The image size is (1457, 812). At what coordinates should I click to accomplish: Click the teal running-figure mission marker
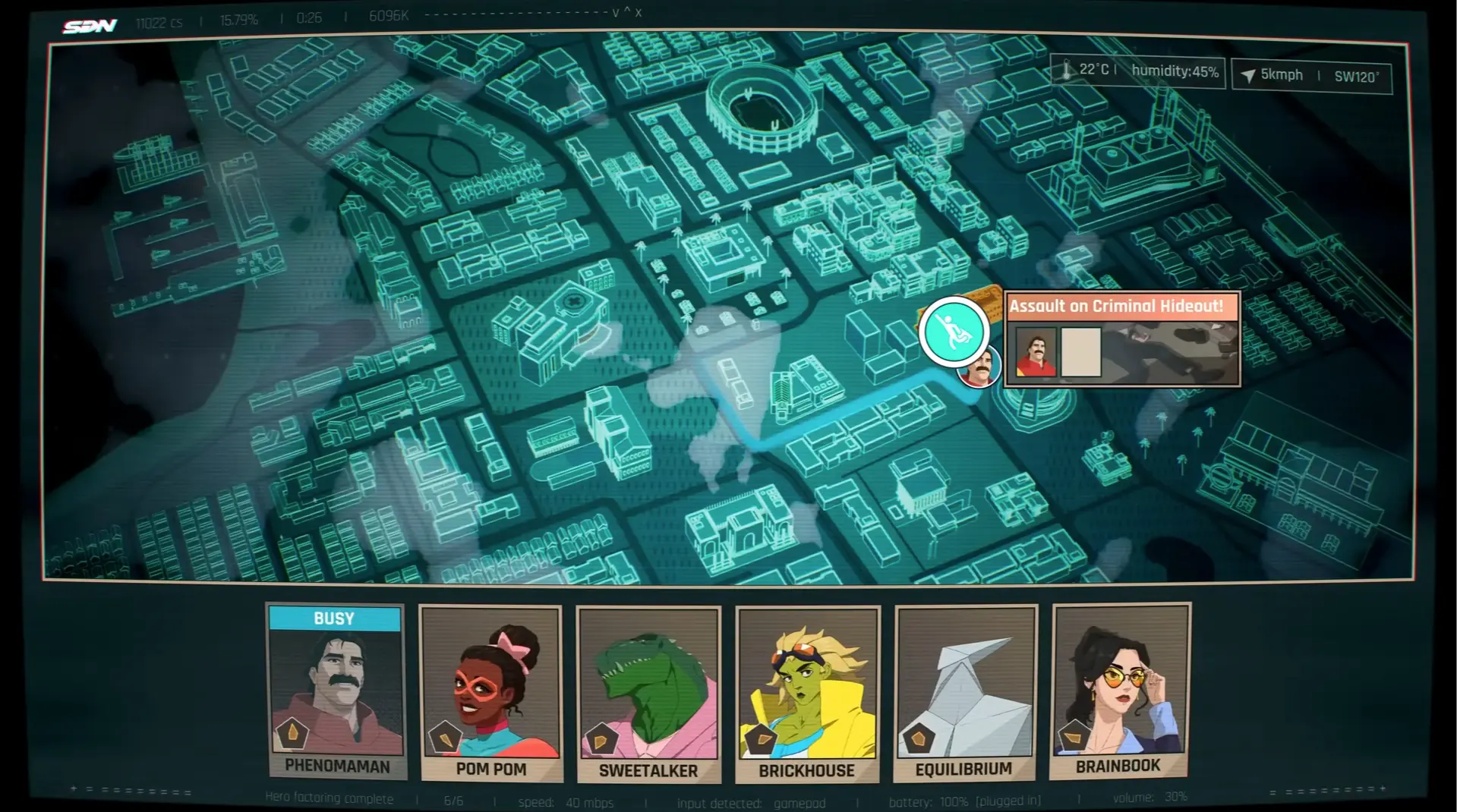click(x=953, y=332)
